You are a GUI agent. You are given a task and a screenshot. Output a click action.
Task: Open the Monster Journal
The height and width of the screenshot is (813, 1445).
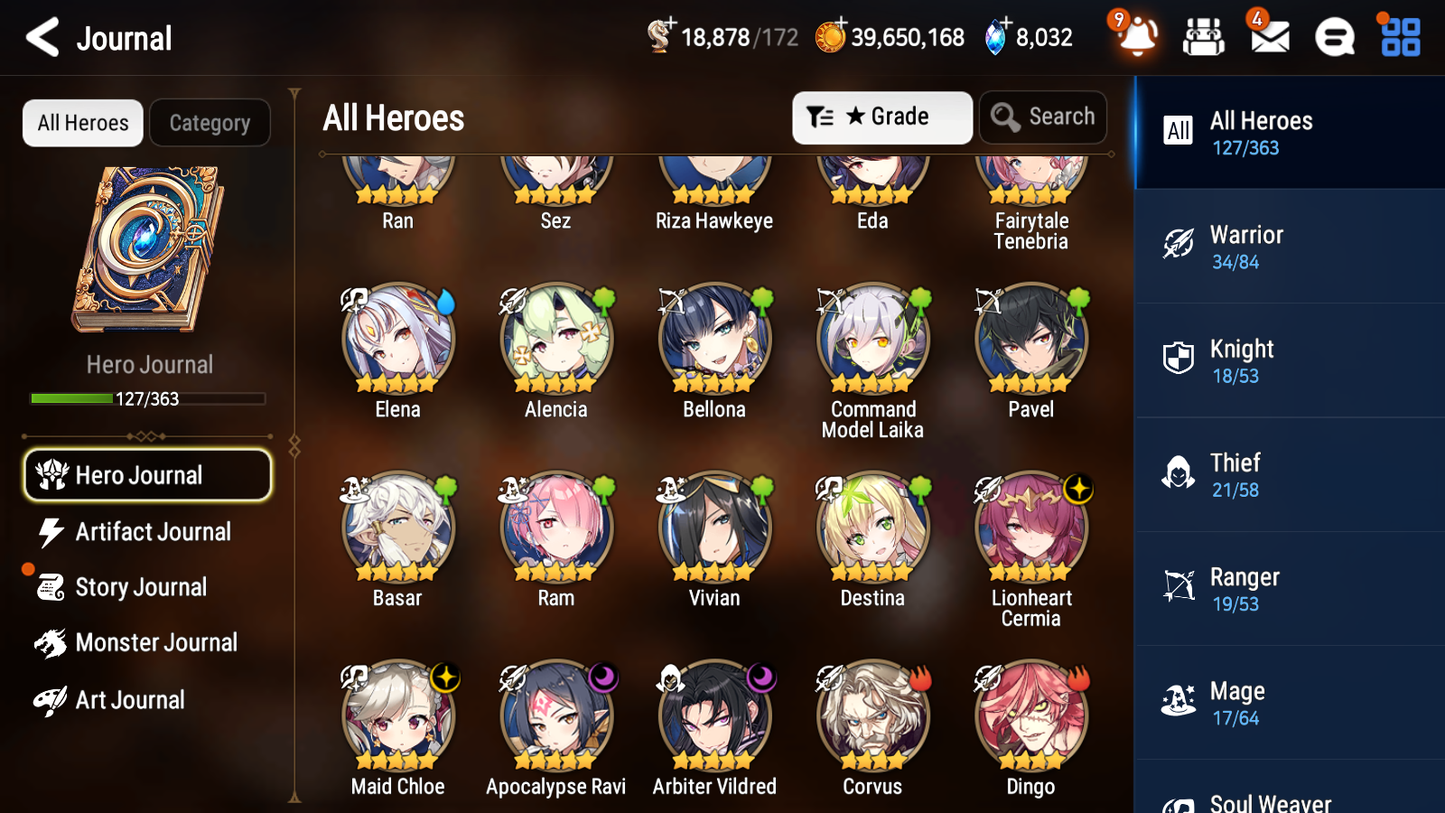[157, 643]
